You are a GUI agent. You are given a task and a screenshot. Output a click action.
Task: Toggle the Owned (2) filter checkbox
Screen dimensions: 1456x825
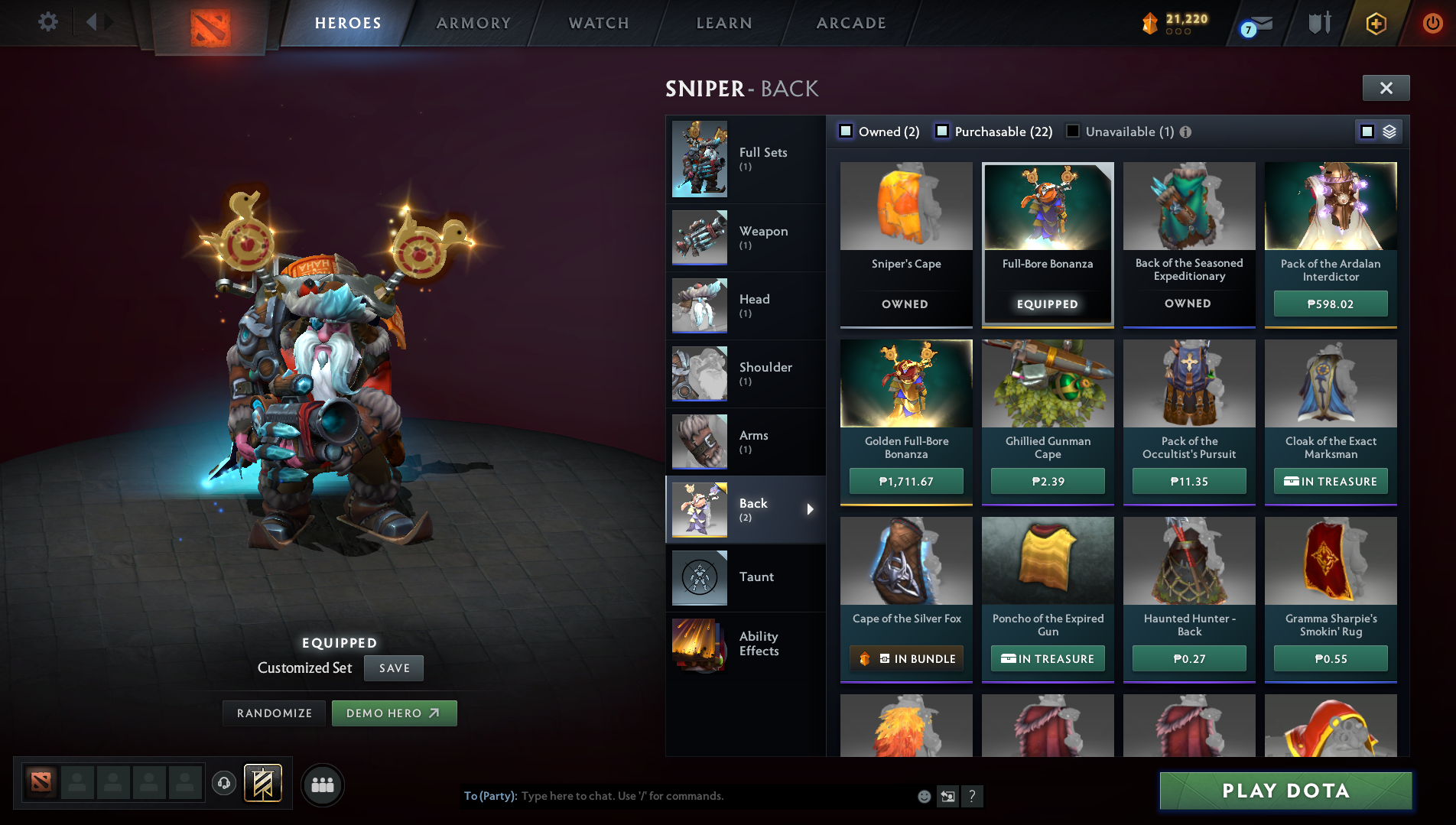click(846, 132)
